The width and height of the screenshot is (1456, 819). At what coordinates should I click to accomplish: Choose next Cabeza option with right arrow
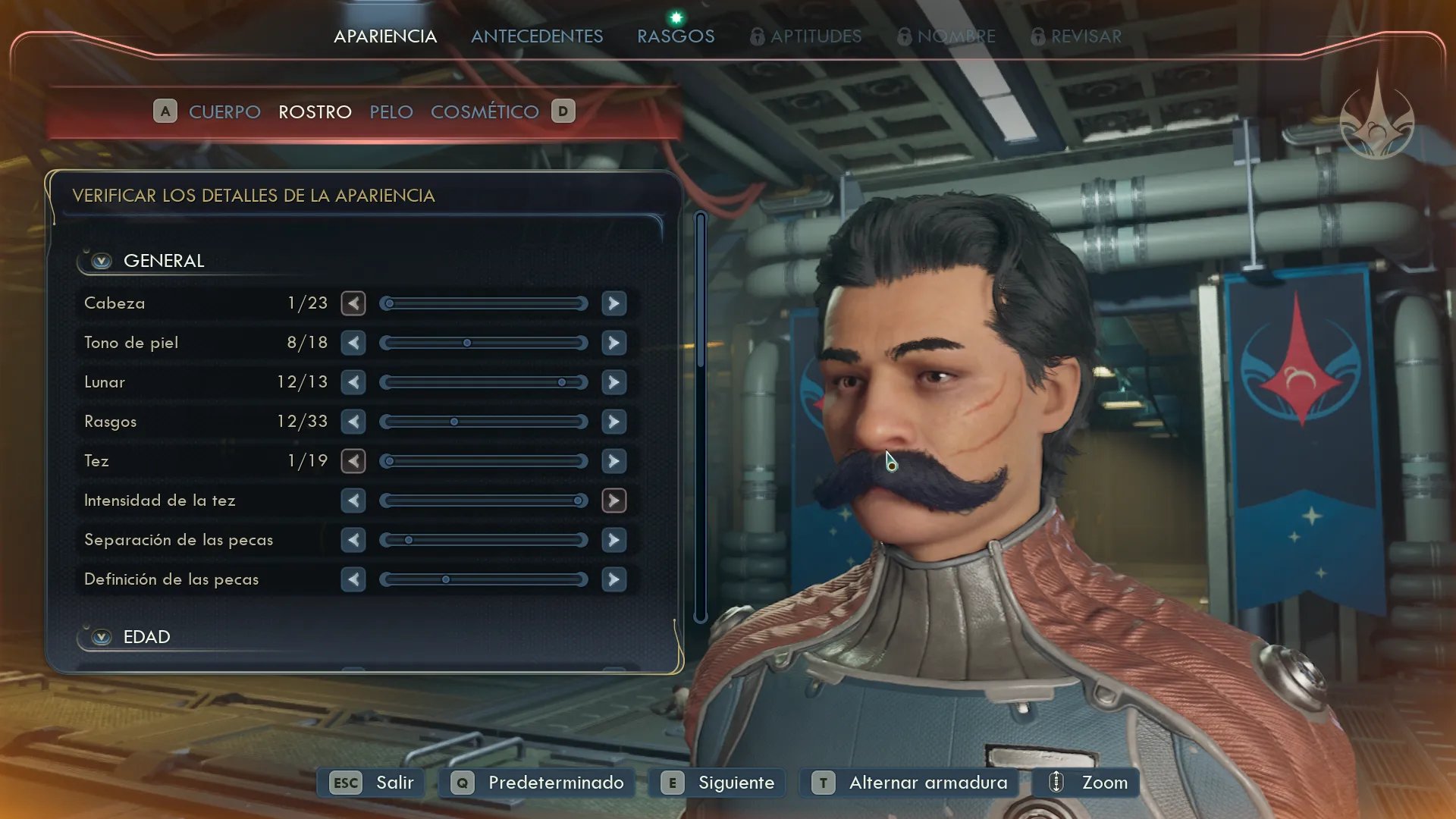click(613, 303)
